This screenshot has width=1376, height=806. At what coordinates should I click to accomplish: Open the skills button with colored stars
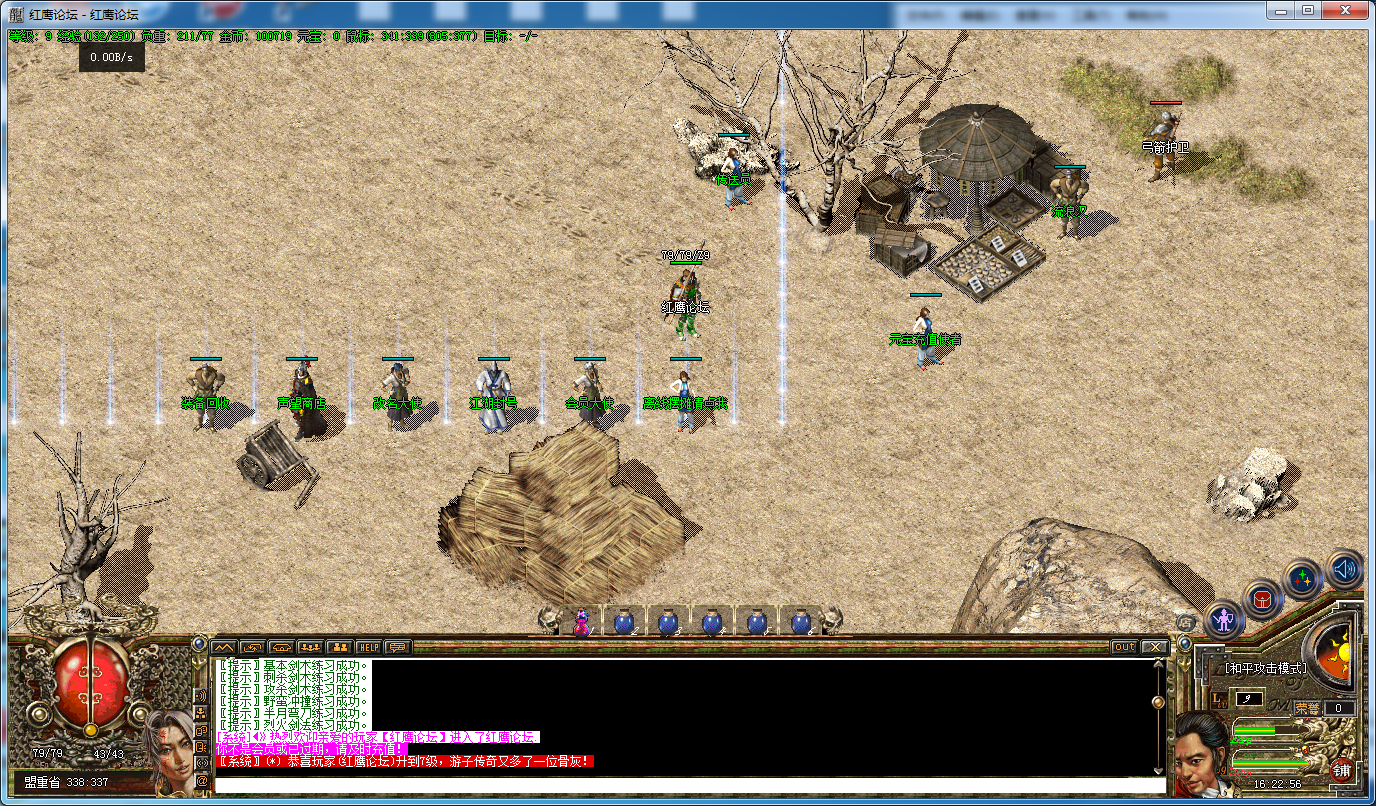point(1302,579)
